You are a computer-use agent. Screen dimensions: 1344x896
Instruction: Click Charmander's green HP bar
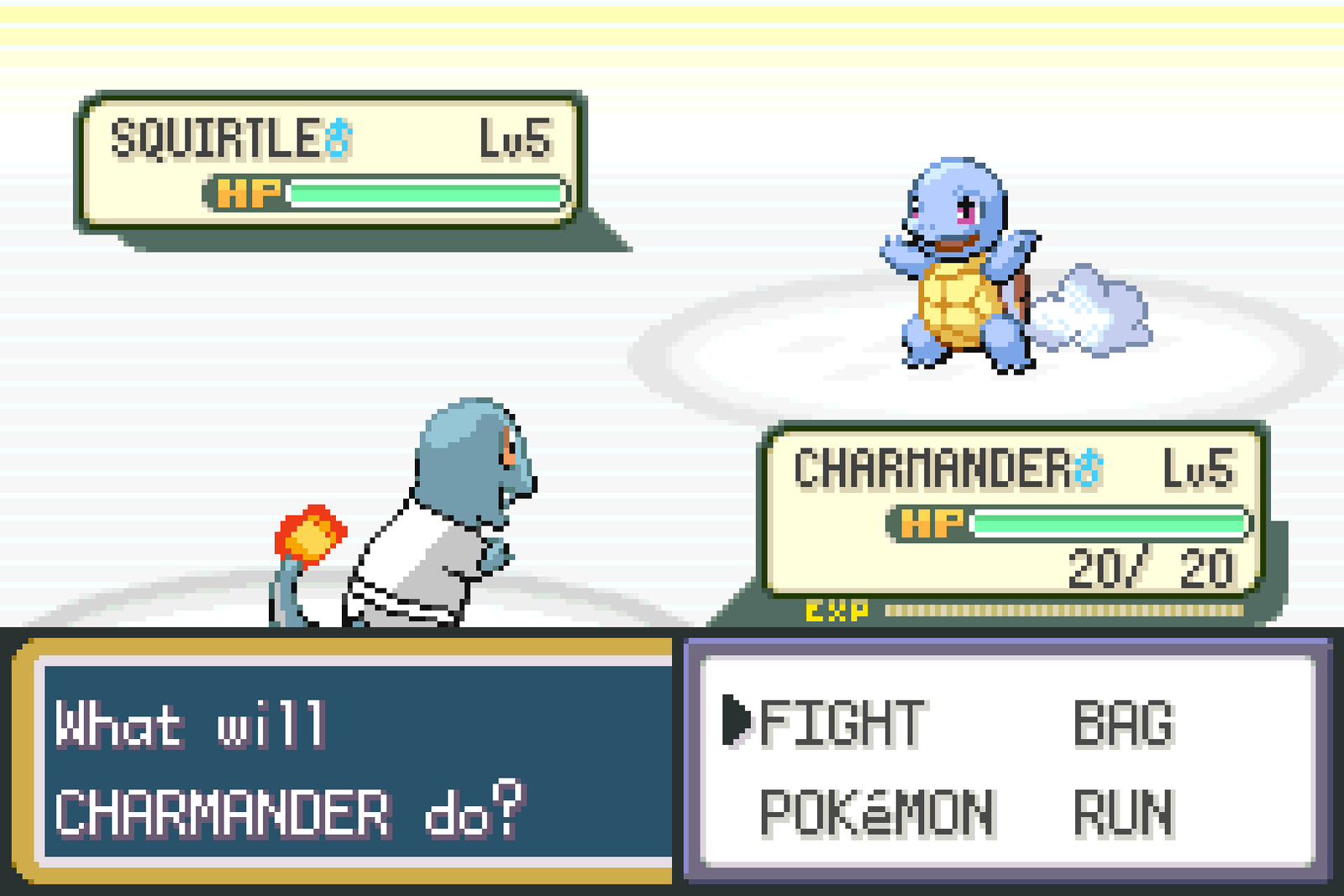tap(1109, 521)
